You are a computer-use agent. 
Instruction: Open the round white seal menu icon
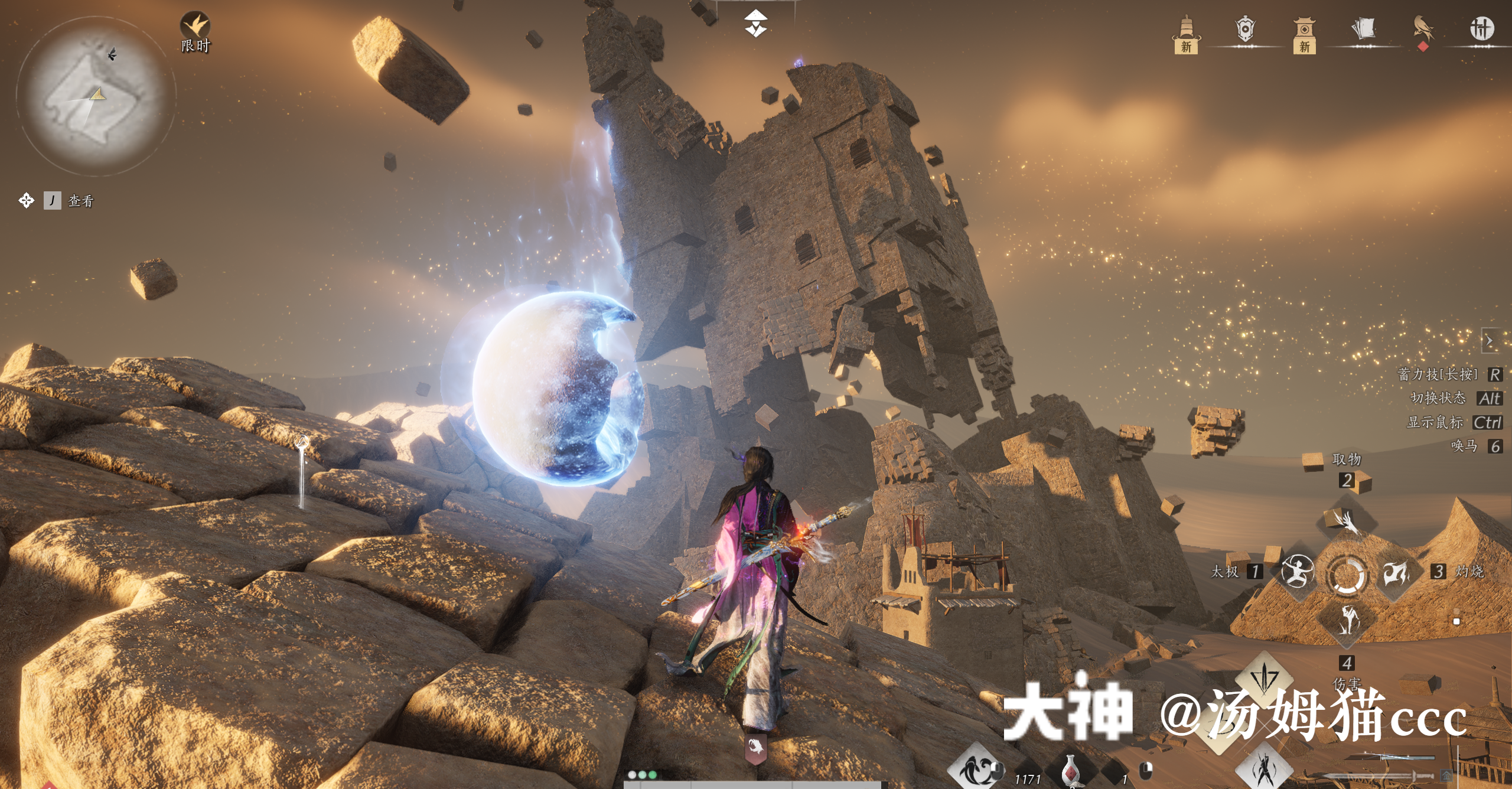(1482, 28)
